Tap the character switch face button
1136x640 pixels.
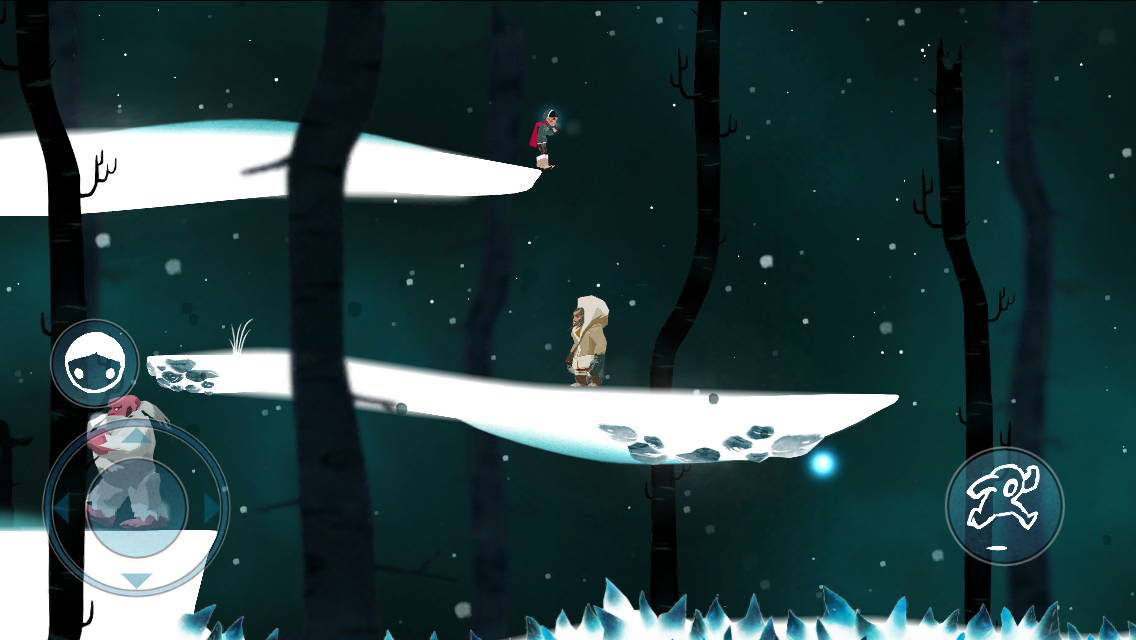point(95,364)
